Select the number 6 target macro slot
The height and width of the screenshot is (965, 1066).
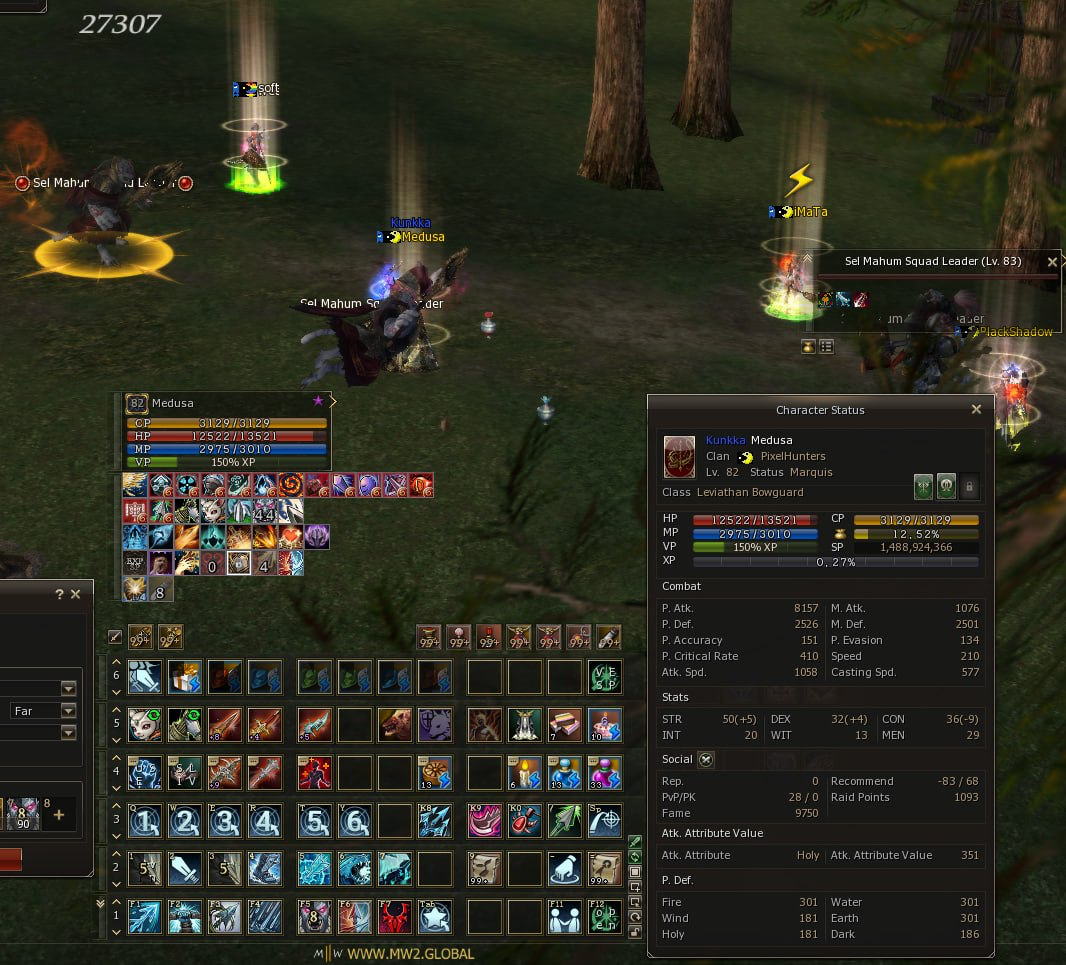click(x=356, y=821)
